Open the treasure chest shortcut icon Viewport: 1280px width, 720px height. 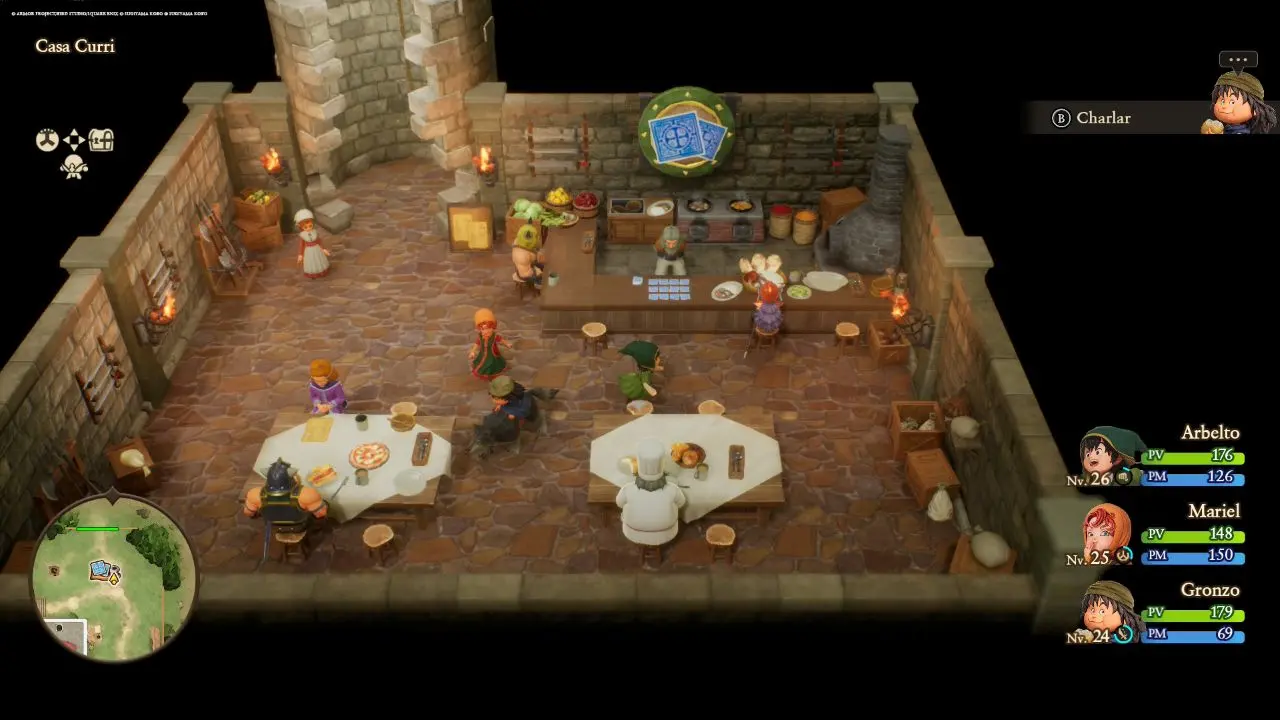(101, 141)
